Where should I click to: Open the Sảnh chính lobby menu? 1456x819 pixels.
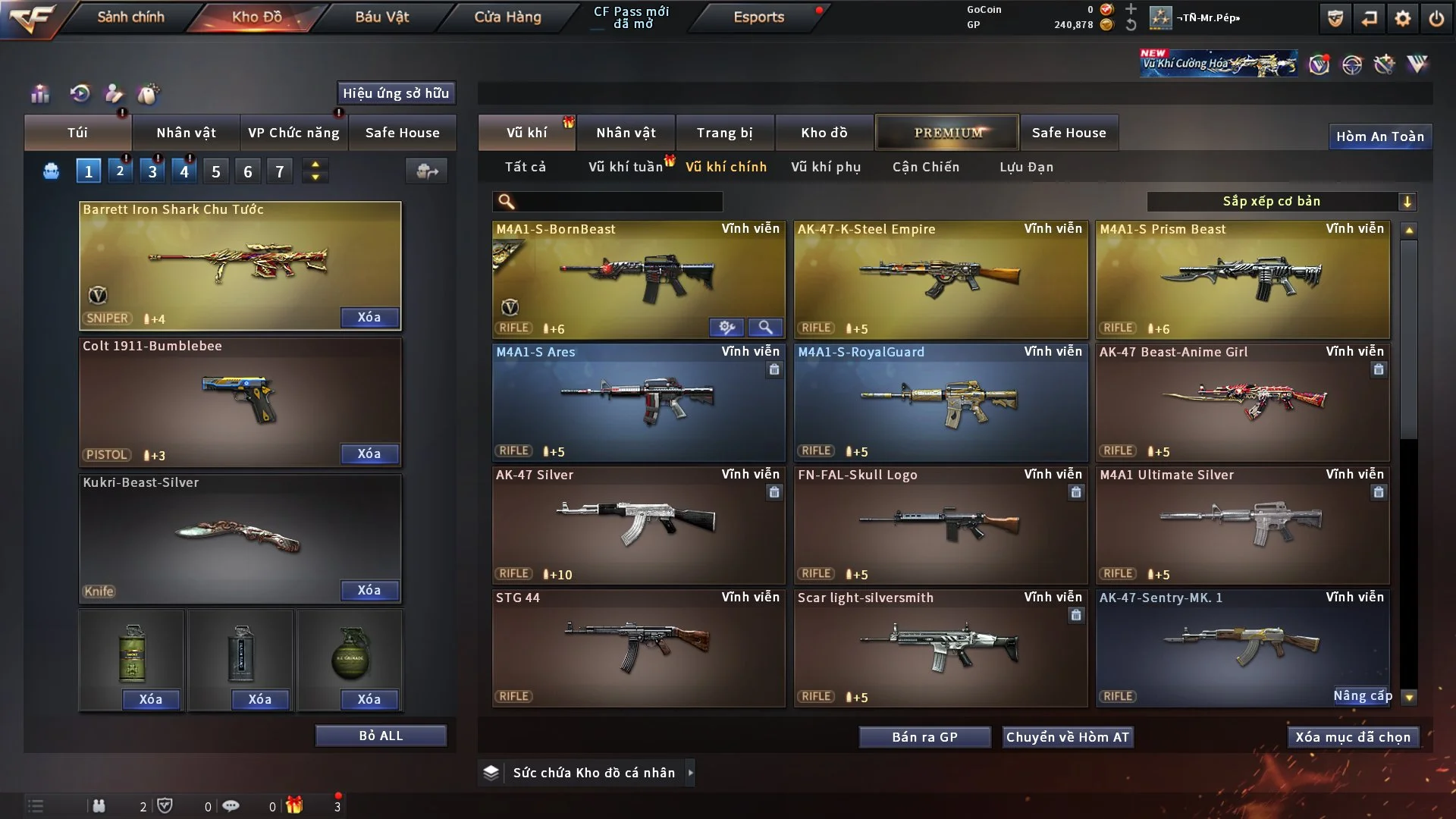tap(130, 17)
